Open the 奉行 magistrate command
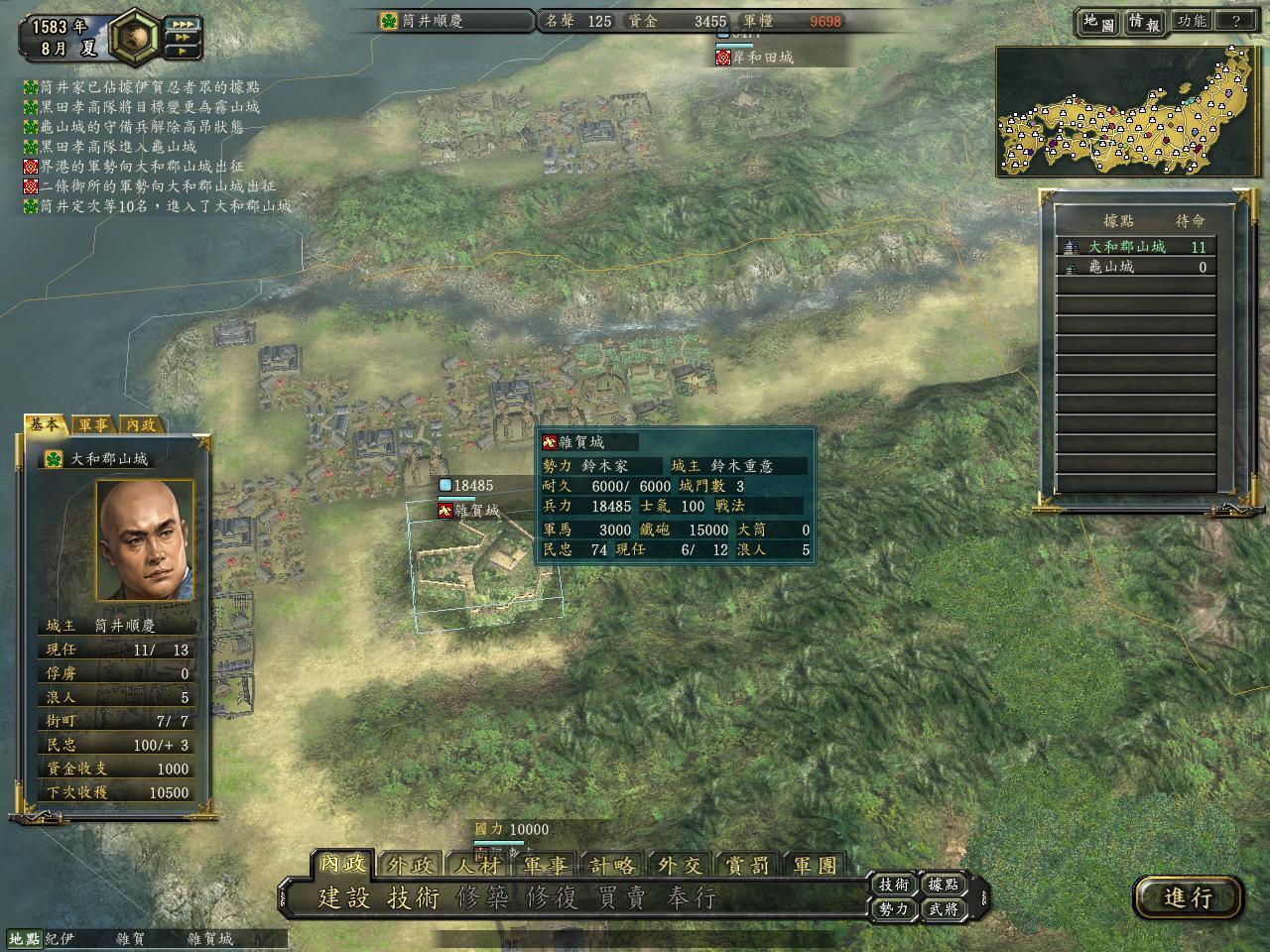This screenshot has width=1270, height=952. tap(692, 898)
